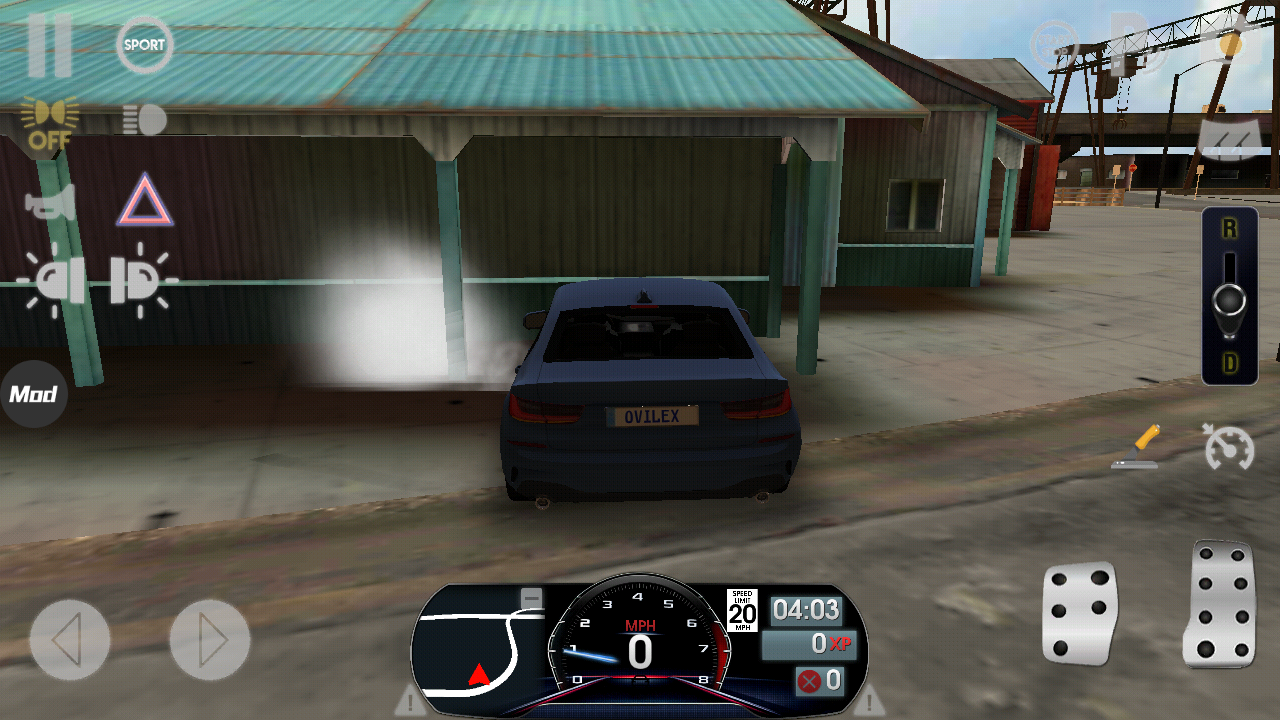Steer right with the right arrow
This screenshot has width=1280, height=720.
coord(209,640)
